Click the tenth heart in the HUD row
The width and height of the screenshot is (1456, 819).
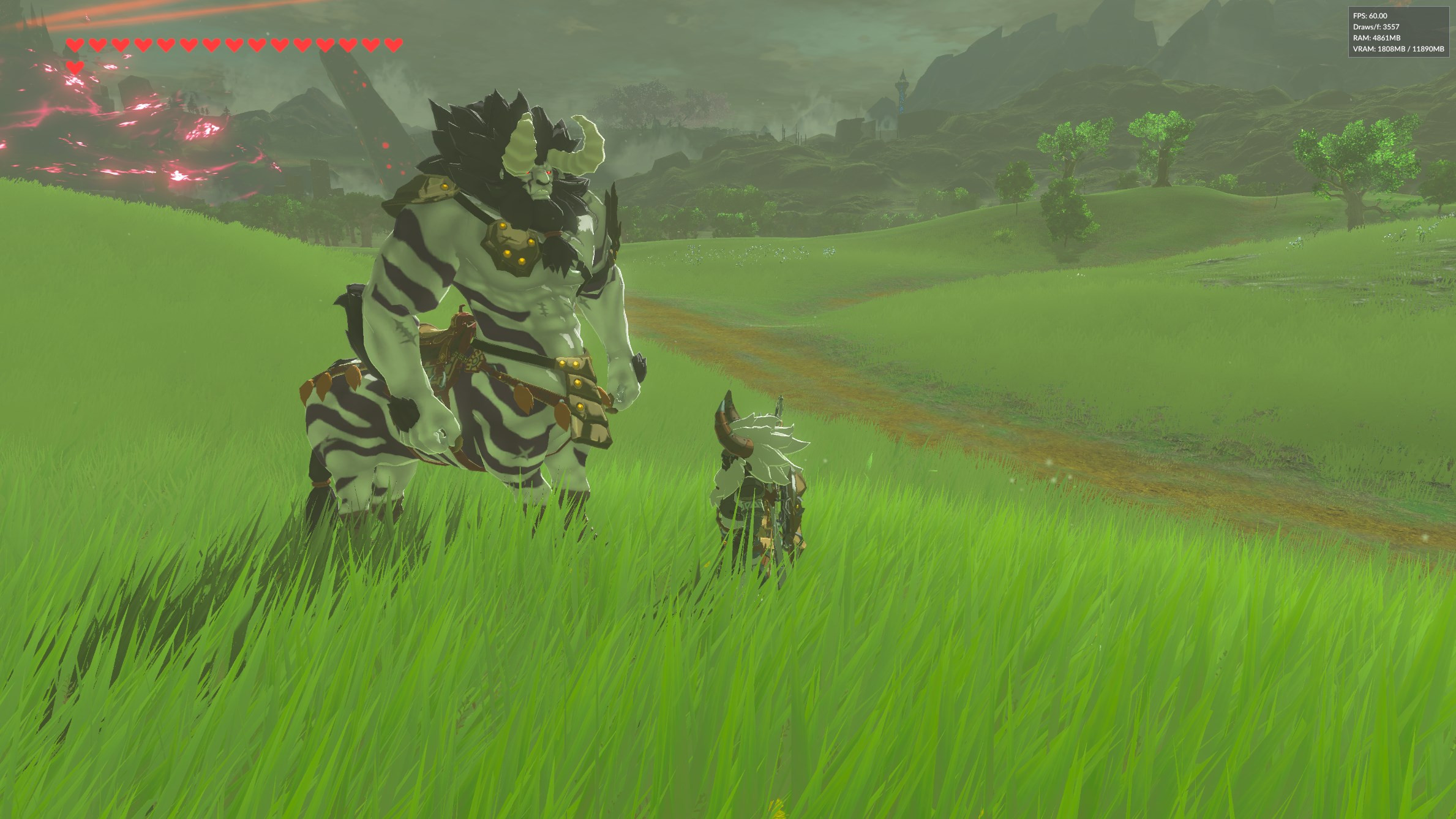click(280, 45)
